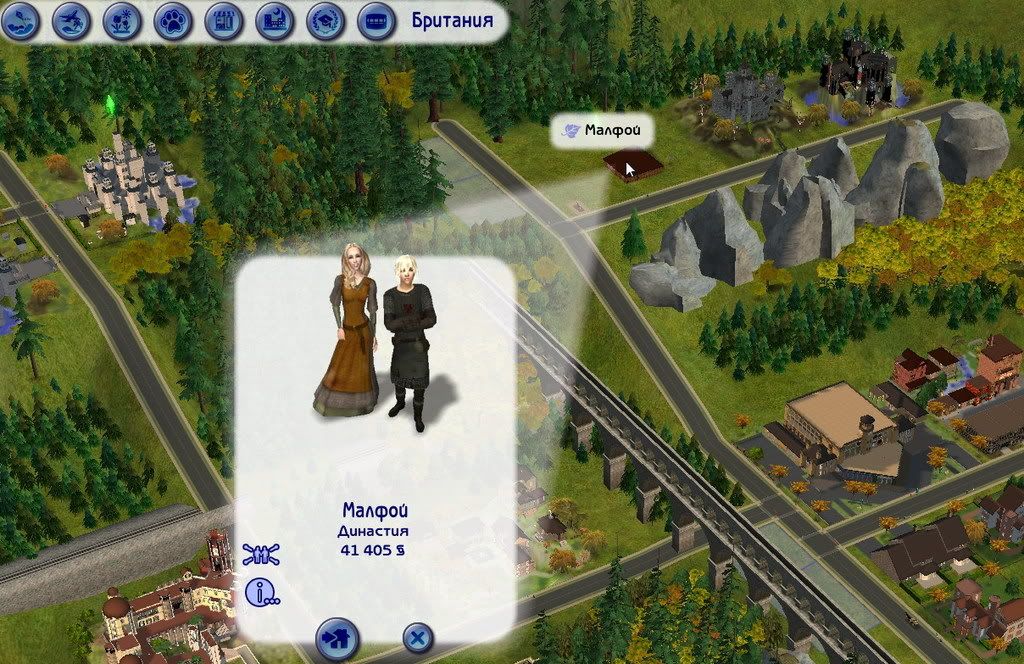Open the graduation cap university button
This screenshot has height=664, width=1024.
326,20
